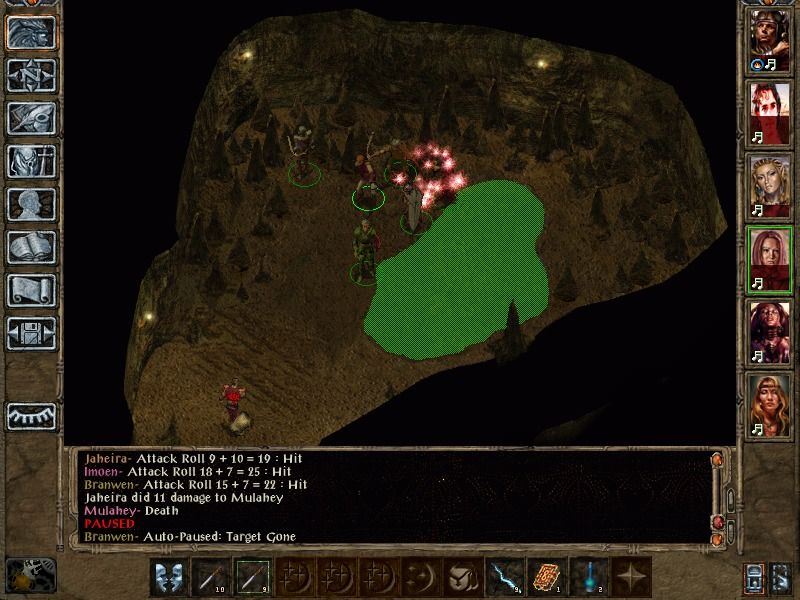Rest the party with the closed-eye button
Image resolution: width=800 pixels, height=600 pixels.
click(x=30, y=415)
